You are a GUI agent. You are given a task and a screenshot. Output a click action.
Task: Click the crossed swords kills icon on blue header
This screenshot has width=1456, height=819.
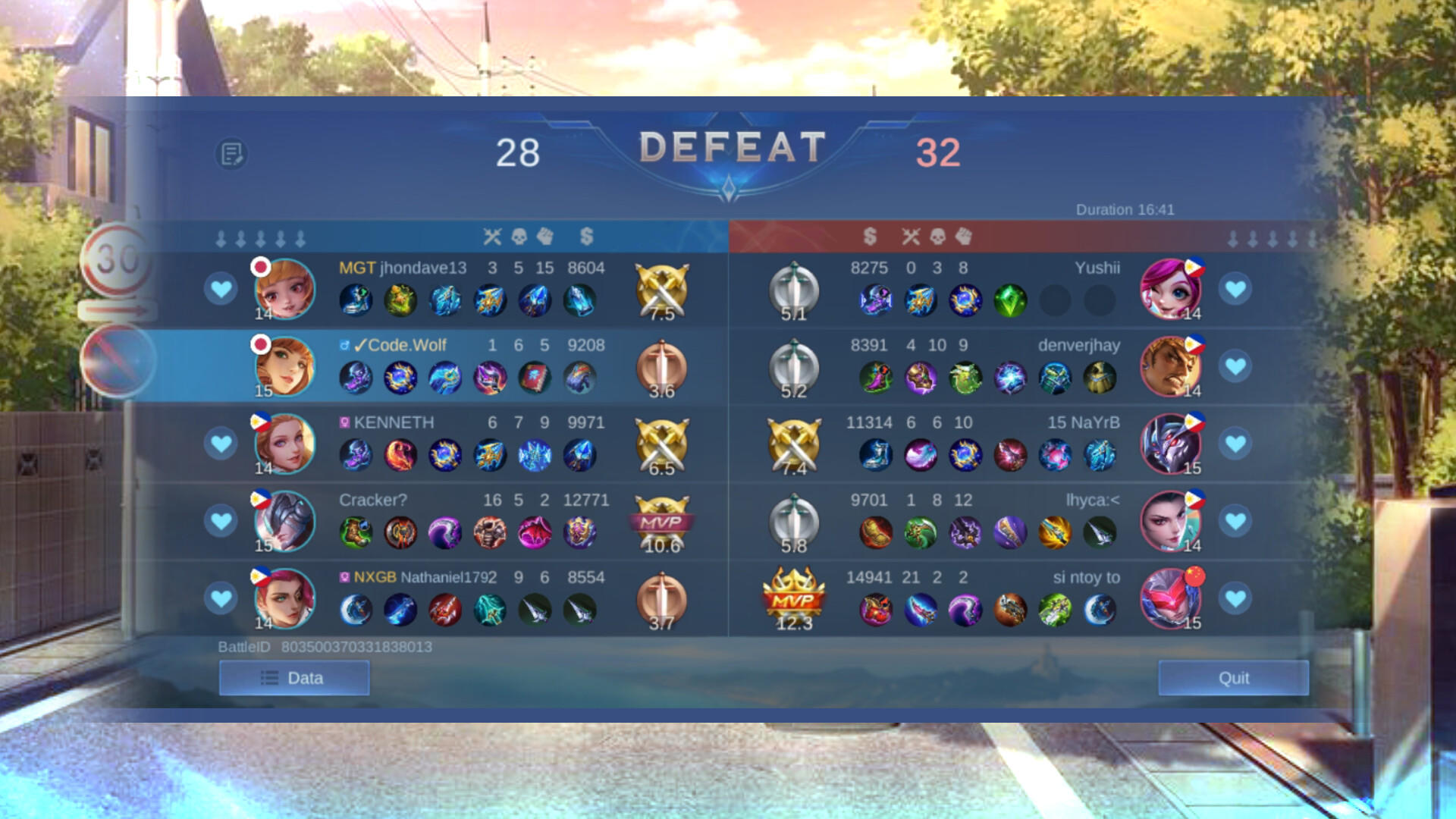pyautogui.click(x=492, y=237)
